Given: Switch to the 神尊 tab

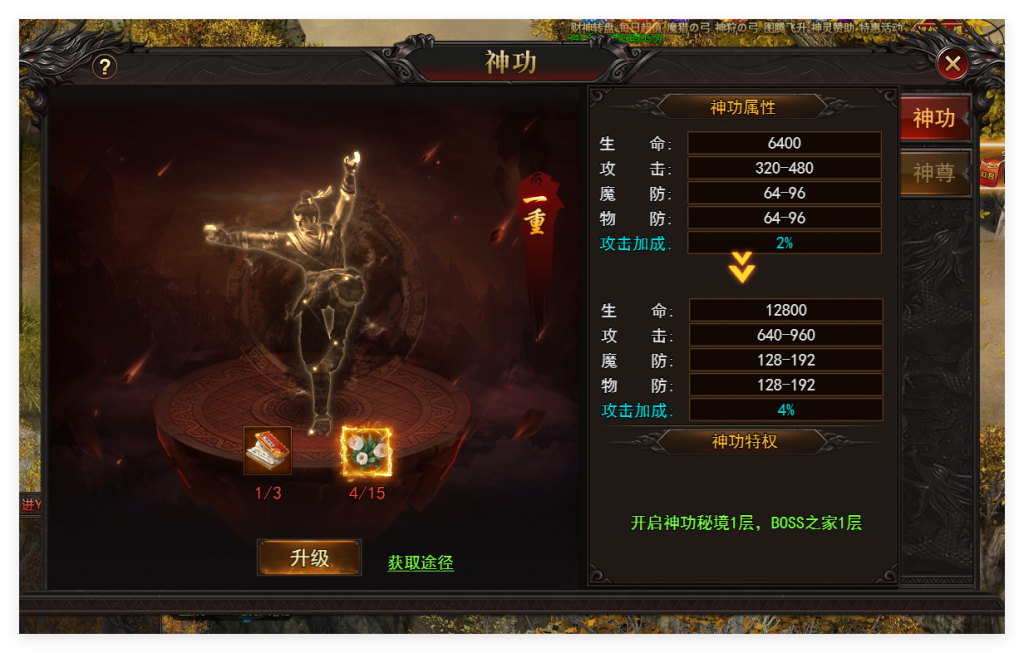Looking at the screenshot, I should (934, 173).
